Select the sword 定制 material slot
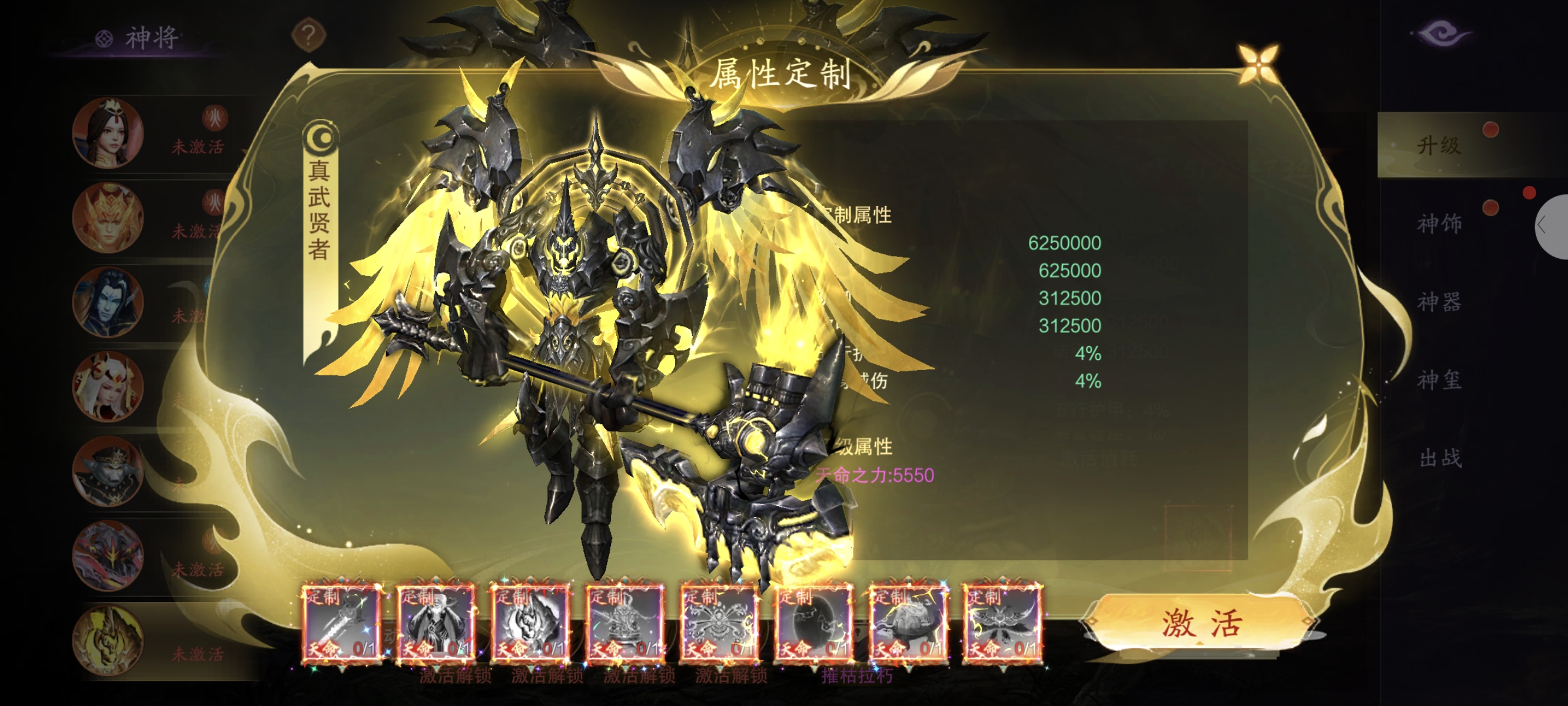Image resolution: width=1568 pixels, height=706 pixels. coord(341,622)
